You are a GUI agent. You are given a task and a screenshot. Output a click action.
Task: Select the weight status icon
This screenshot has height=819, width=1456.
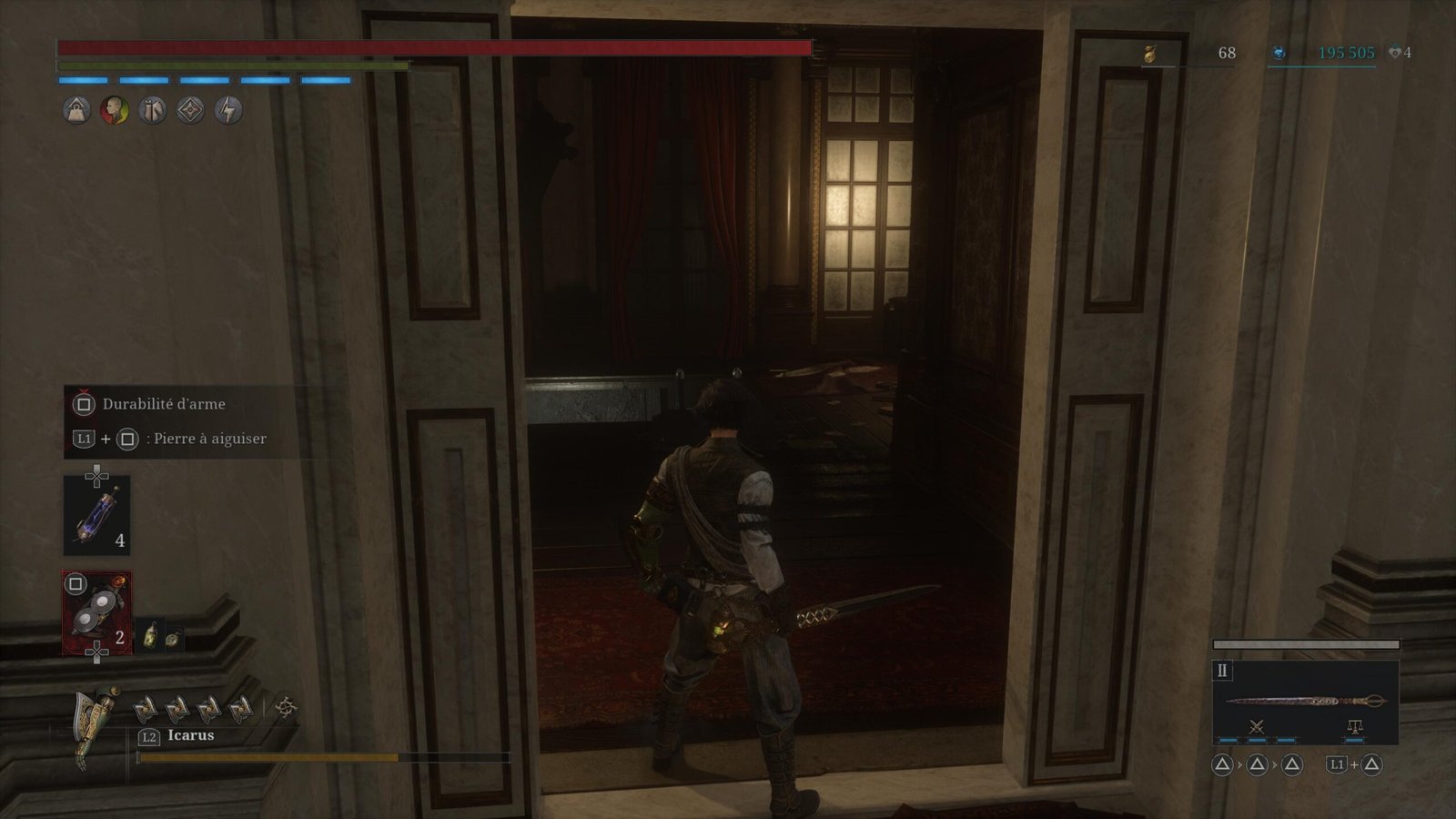point(76,111)
